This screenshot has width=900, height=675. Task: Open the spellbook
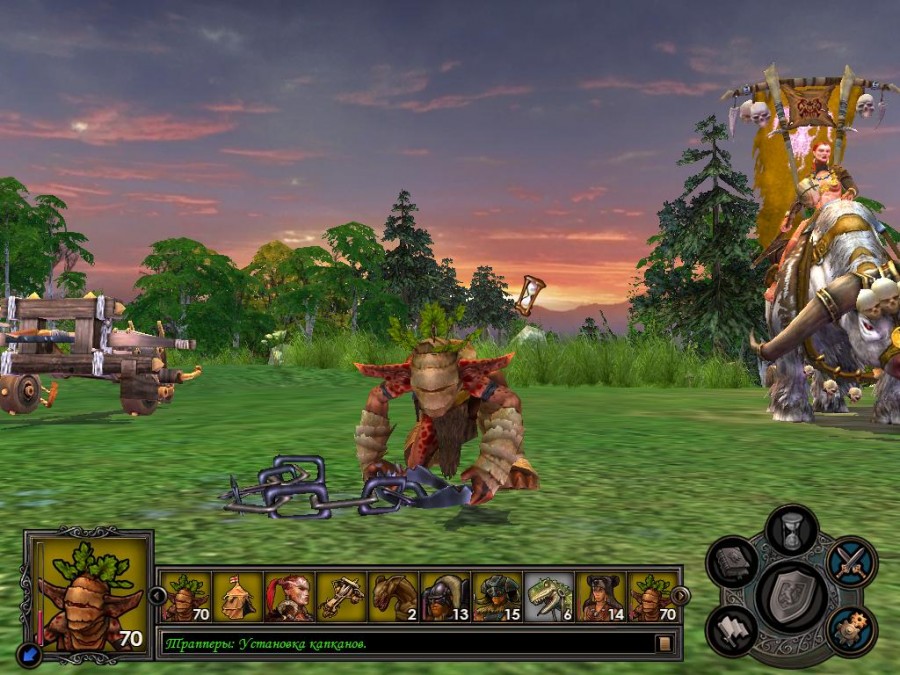[x=731, y=562]
